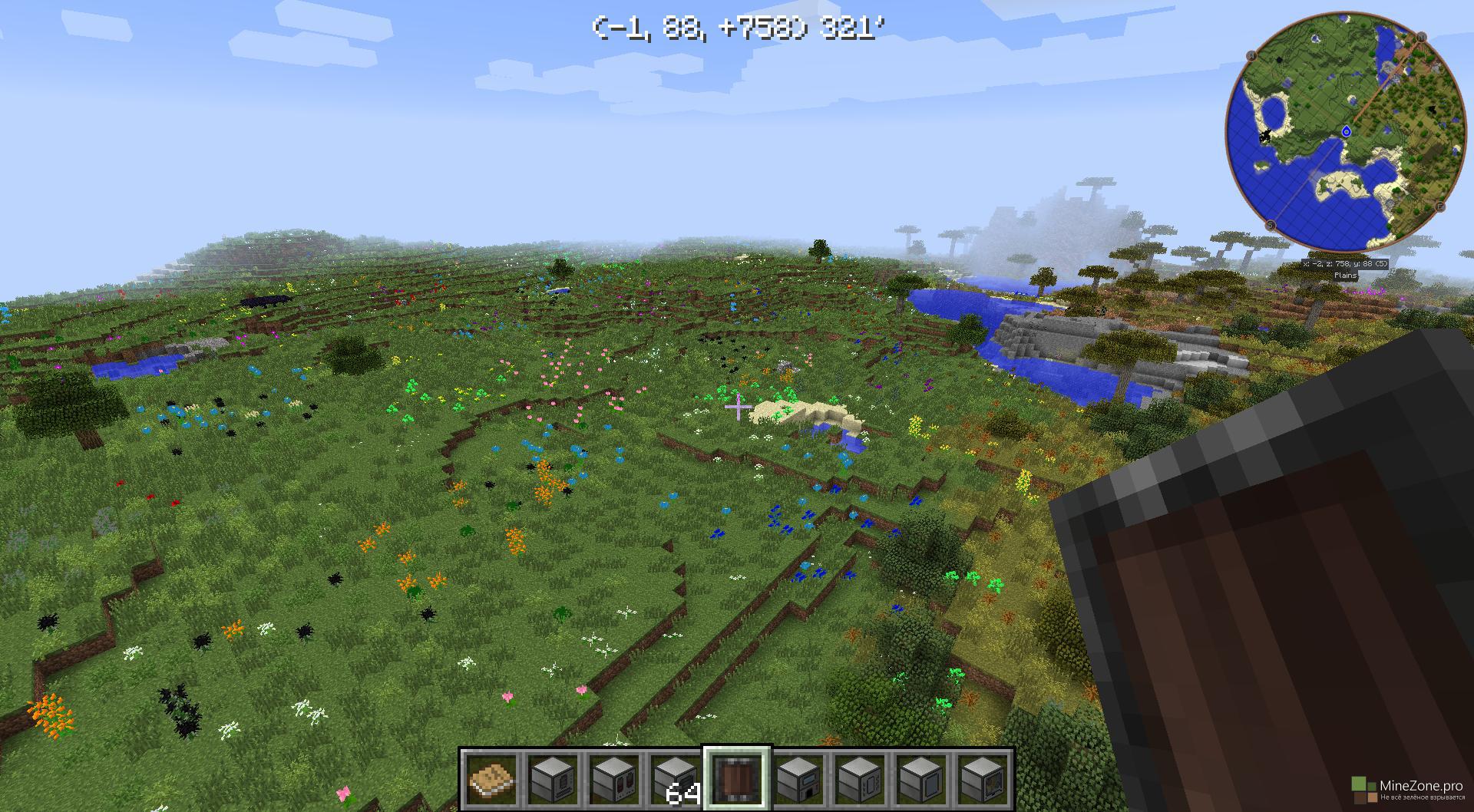Screen dimensions: 1474x812
Task: Select the machine block stack of 64
Action: click(676, 778)
